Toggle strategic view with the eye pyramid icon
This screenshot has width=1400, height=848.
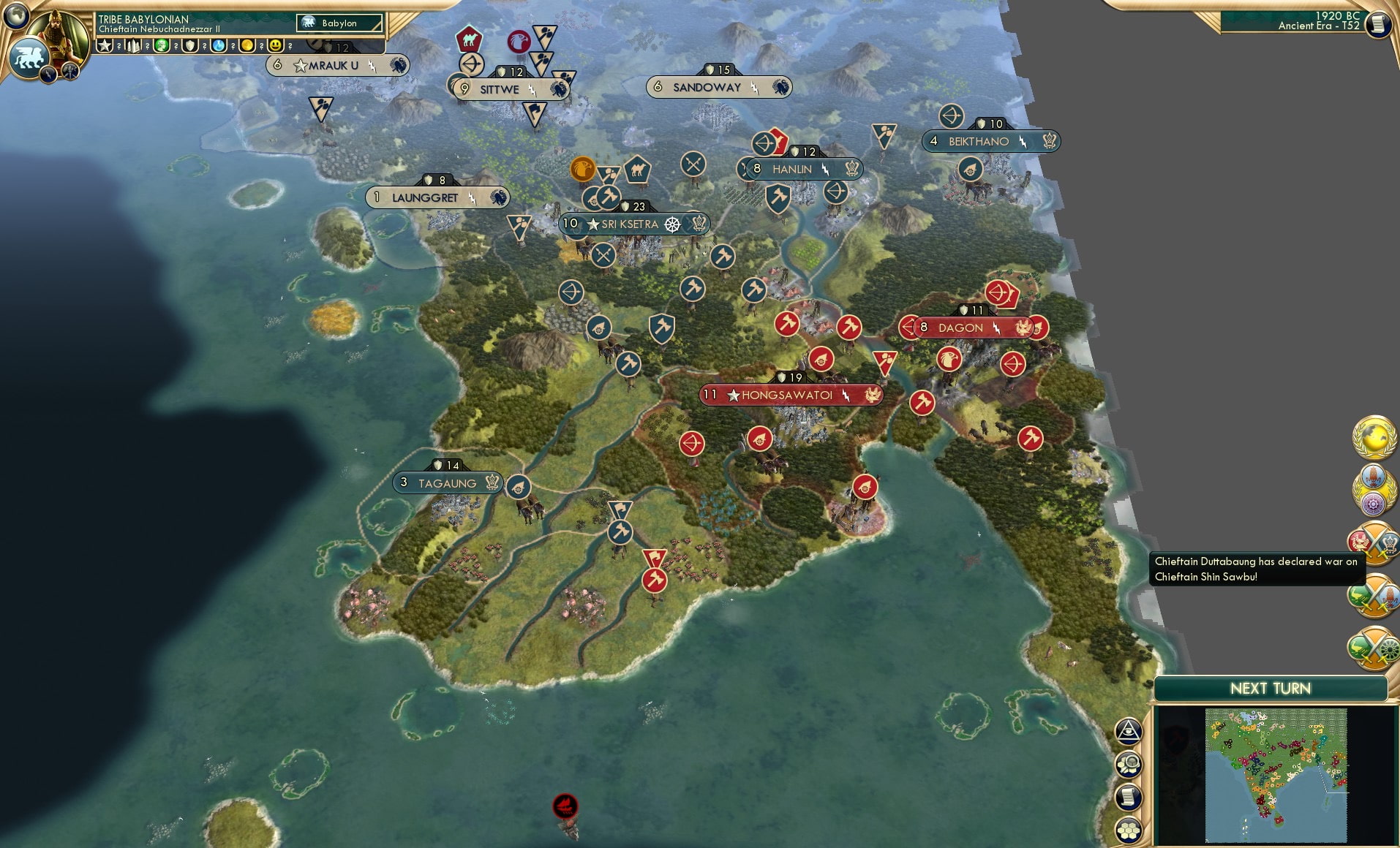1129,732
